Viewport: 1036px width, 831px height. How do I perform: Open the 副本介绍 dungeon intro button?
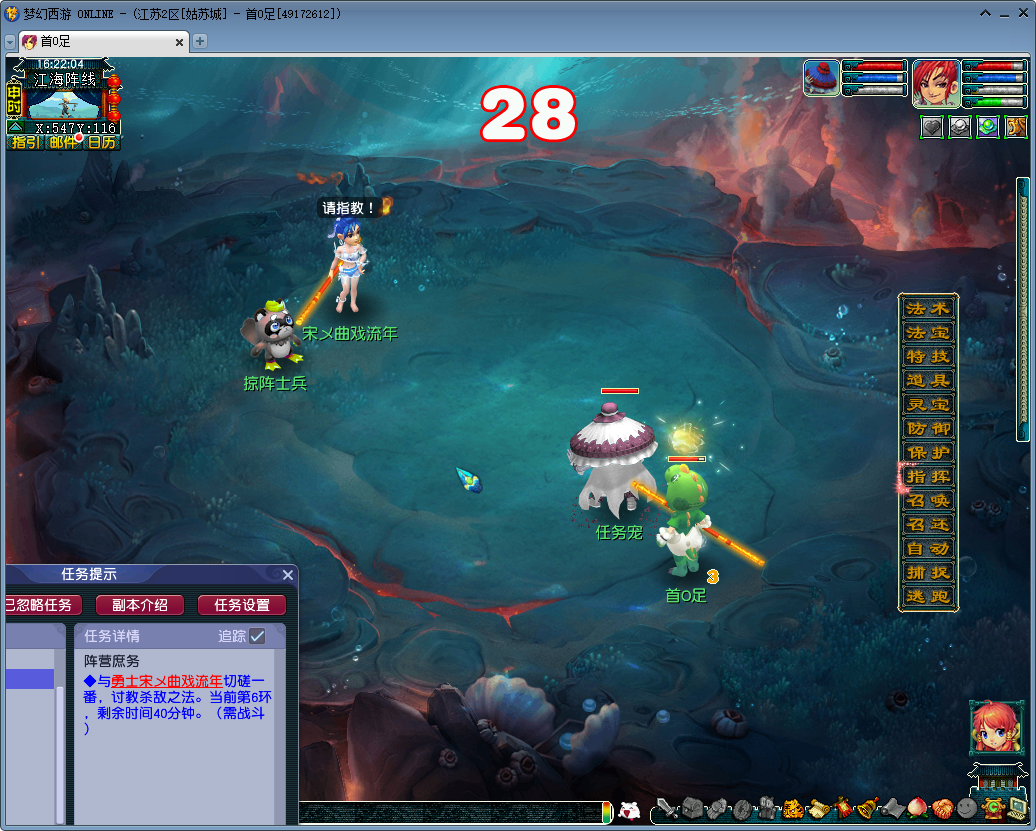(x=139, y=605)
